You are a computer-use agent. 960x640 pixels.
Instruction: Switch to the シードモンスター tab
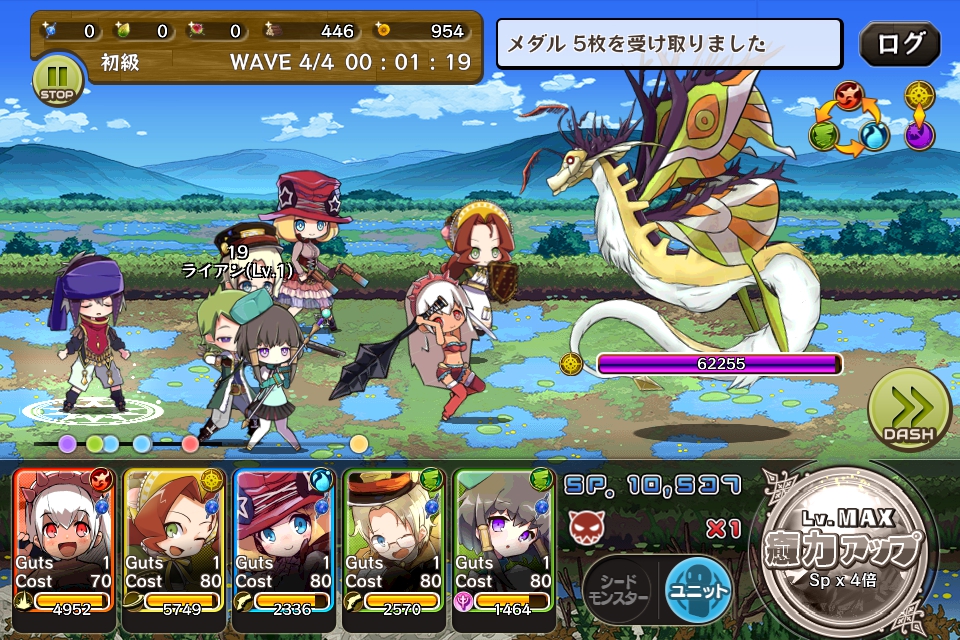point(618,589)
